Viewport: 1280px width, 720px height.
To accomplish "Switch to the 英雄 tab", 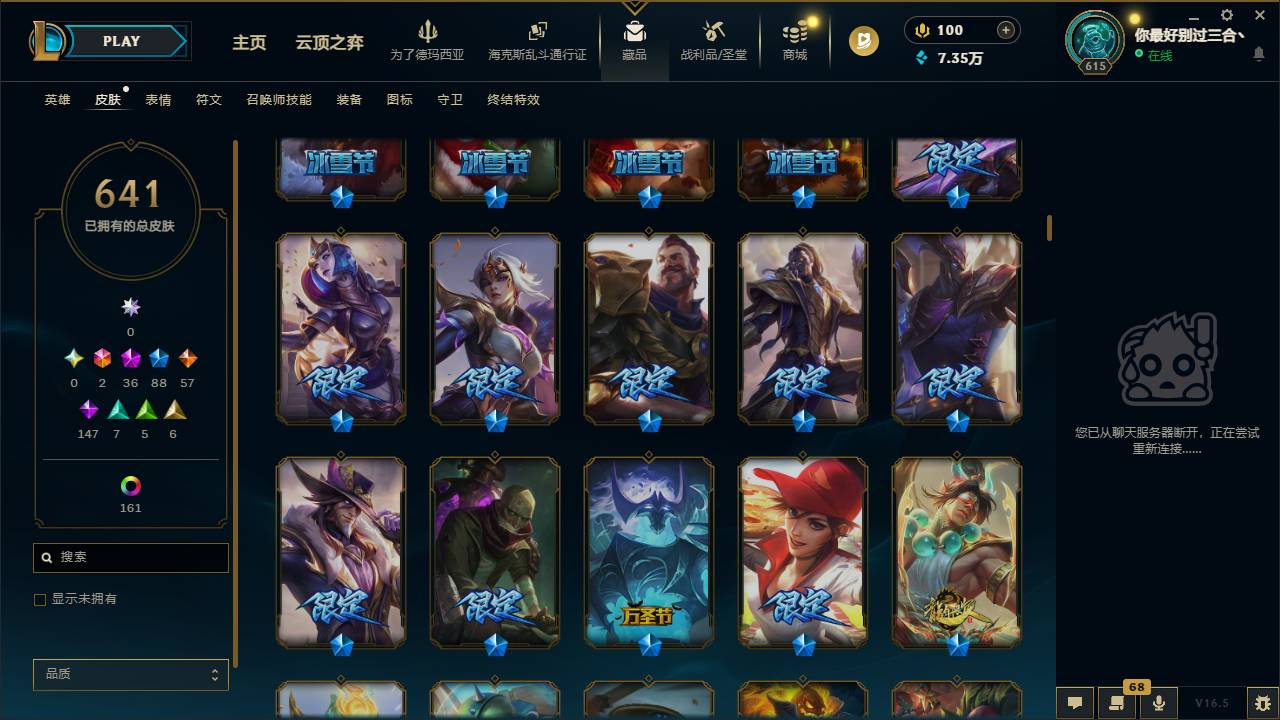I will pyautogui.click(x=57, y=100).
